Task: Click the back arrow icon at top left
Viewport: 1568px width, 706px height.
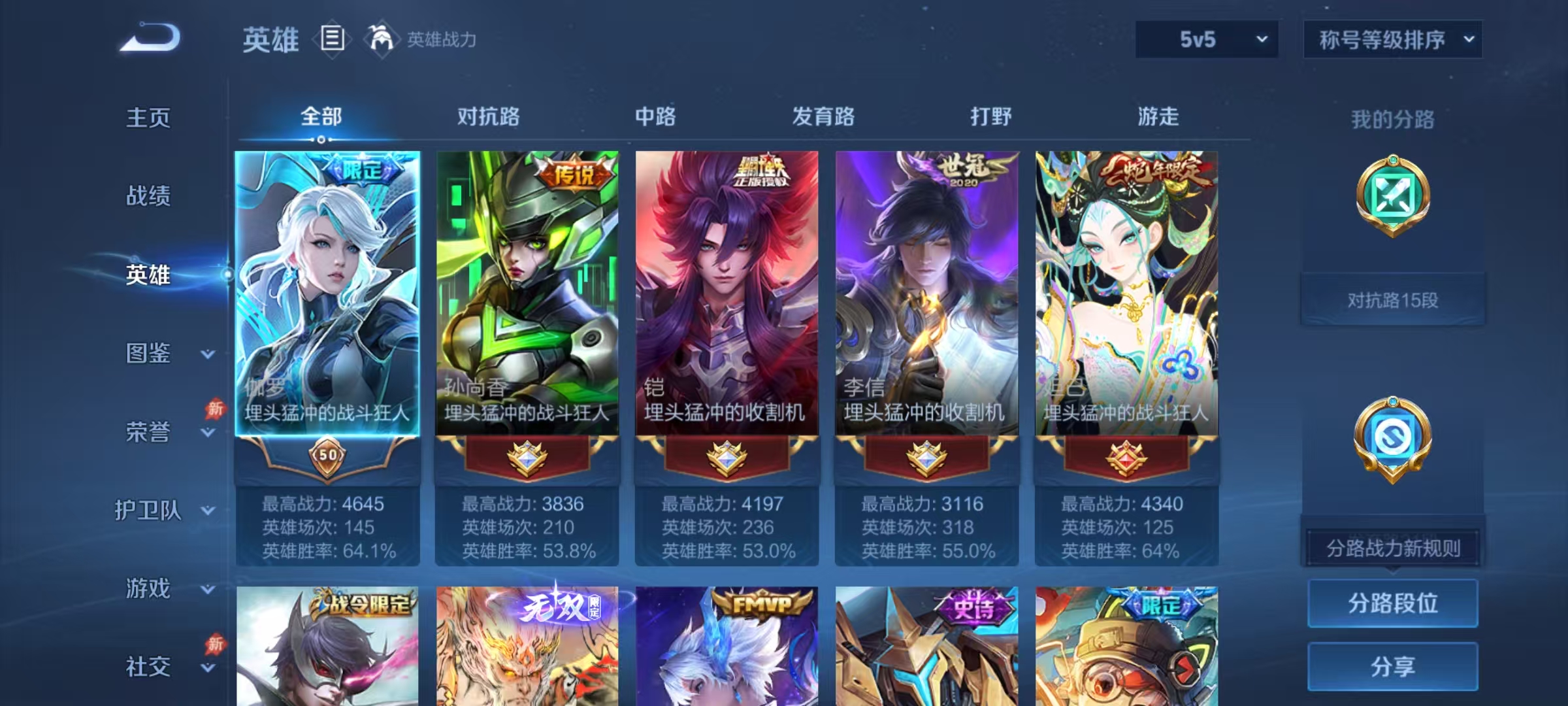Action: (x=152, y=39)
